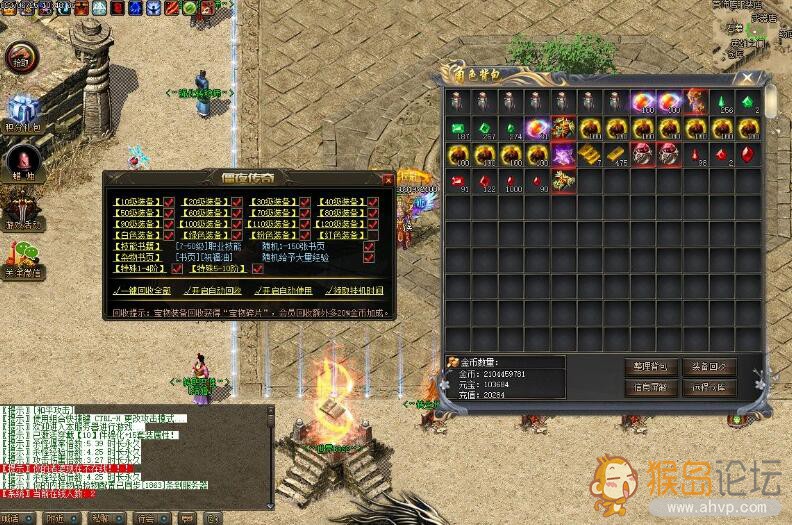Image resolution: width=792 pixels, height=525 pixels.
Task: Toggle the 白色装备 recycle checkbox
Action: (x=169, y=234)
